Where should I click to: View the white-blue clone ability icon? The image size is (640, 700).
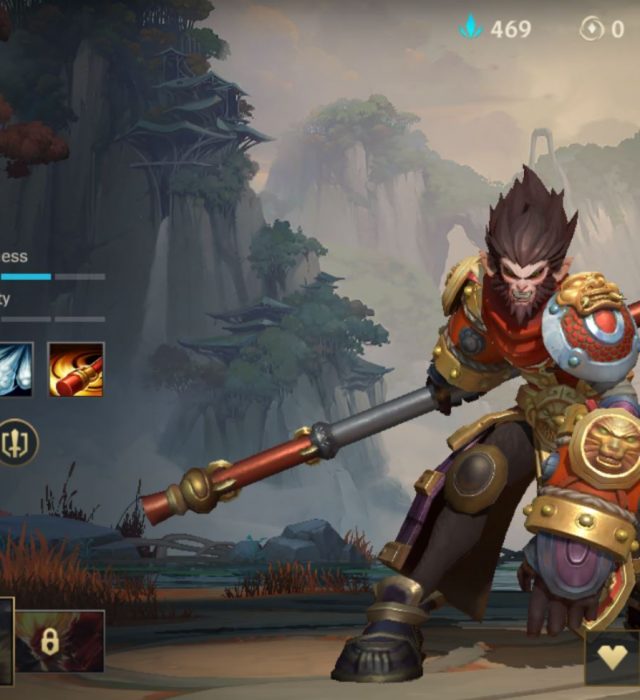pos(16,369)
